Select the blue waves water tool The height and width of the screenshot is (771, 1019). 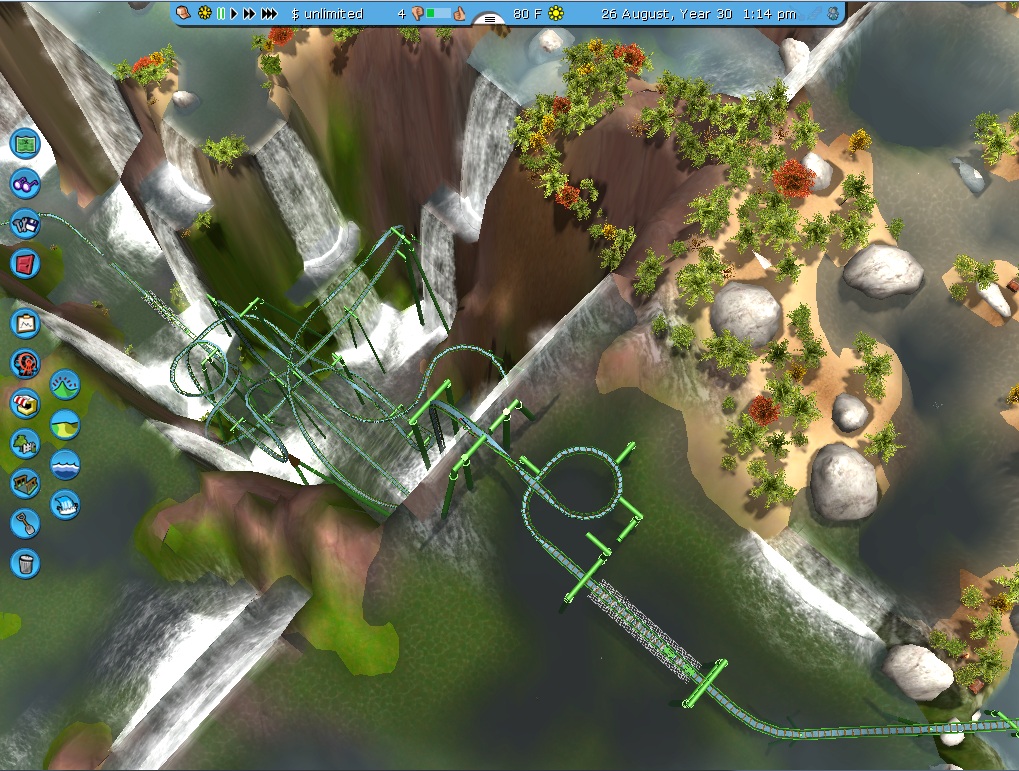(x=65, y=465)
